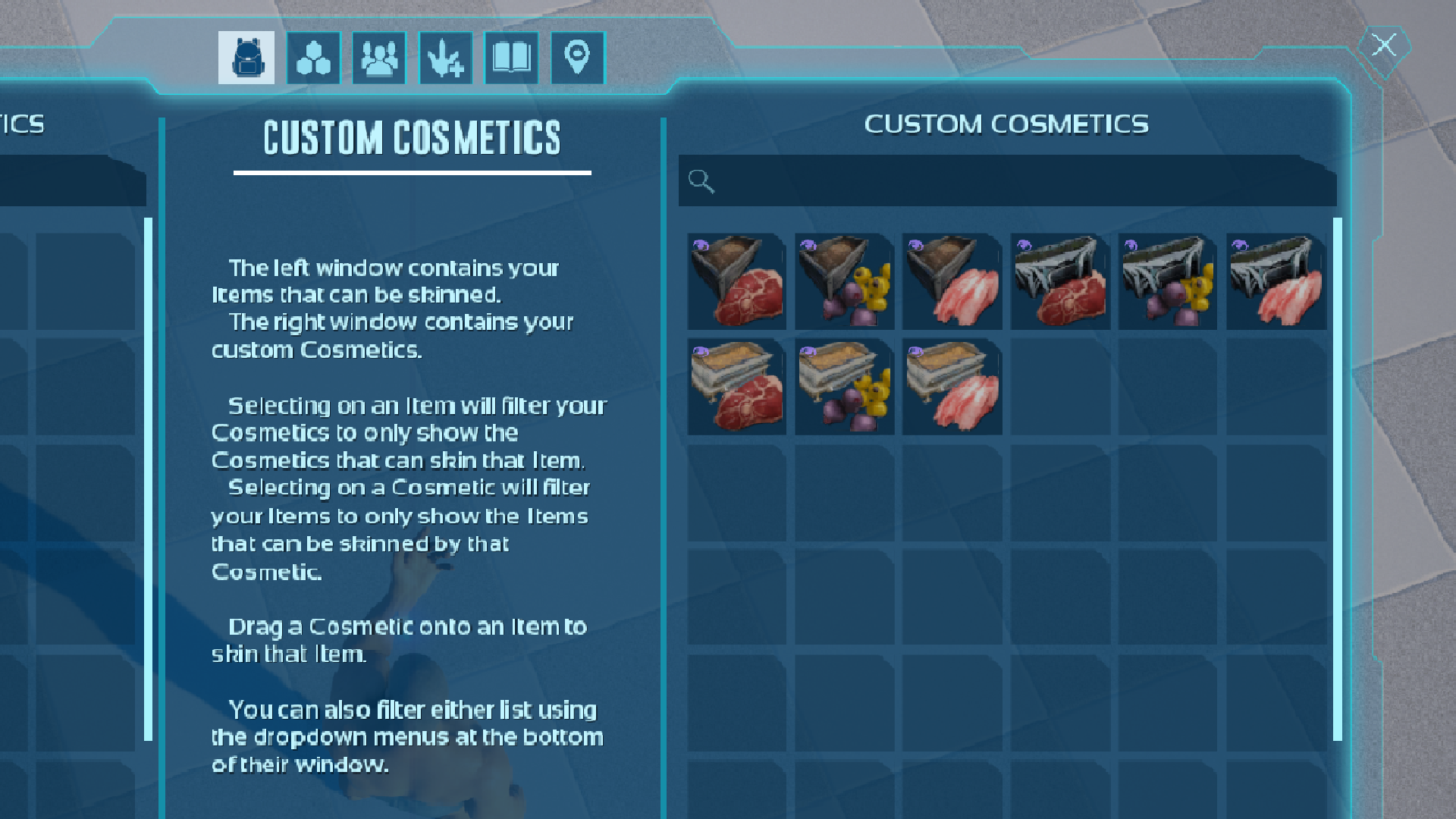1456x819 pixels.
Task: Close the Custom Cosmetics window
Action: (x=1384, y=45)
